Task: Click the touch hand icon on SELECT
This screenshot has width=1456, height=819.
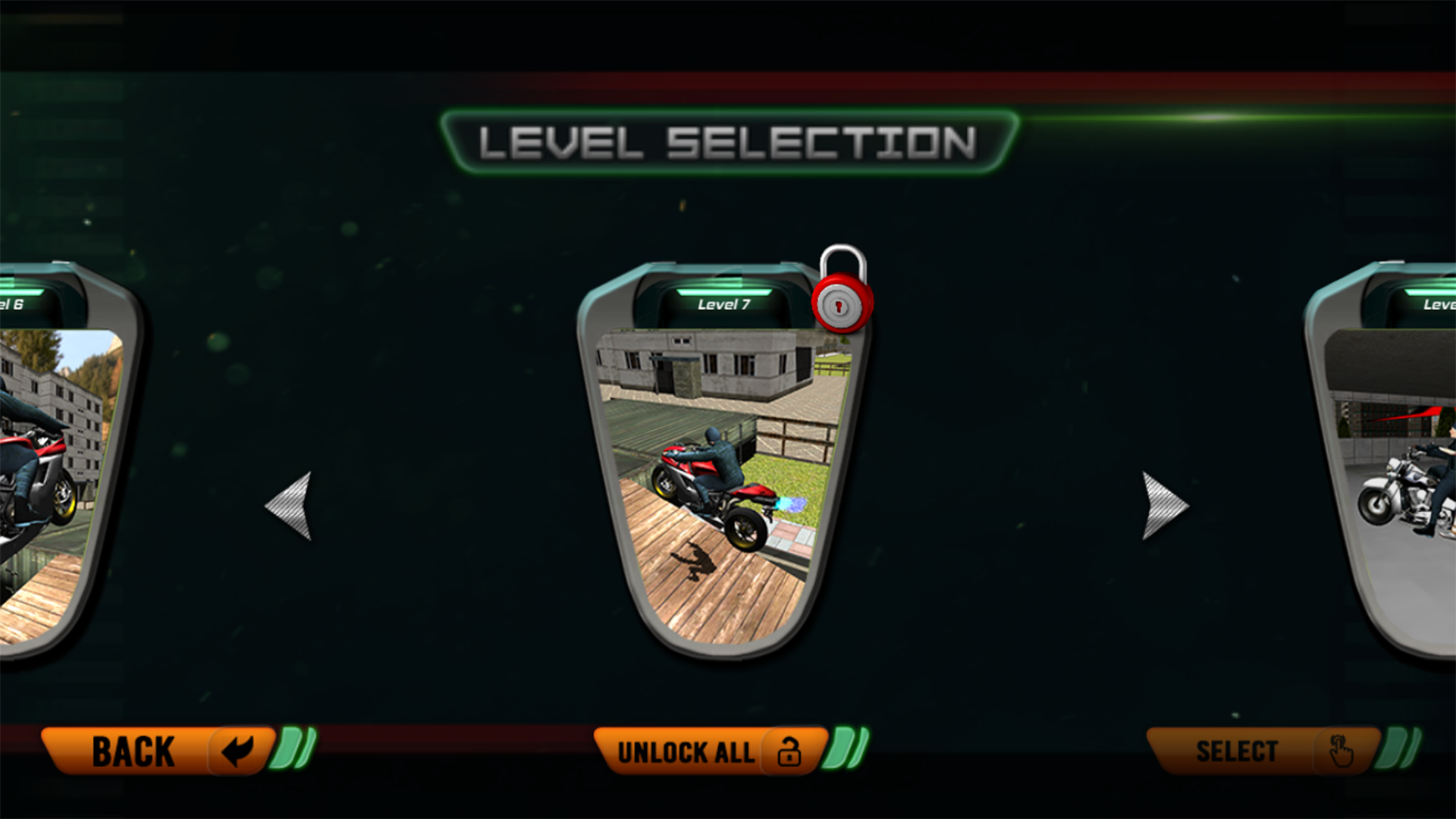Action: coord(1339,750)
